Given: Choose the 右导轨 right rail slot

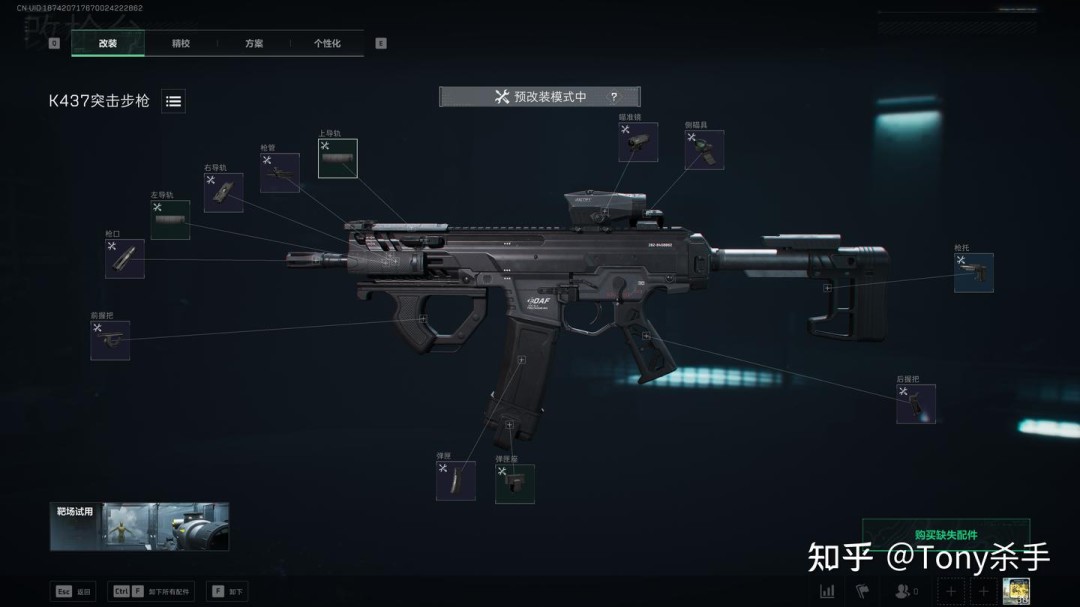Looking at the screenshot, I should 223,192.
